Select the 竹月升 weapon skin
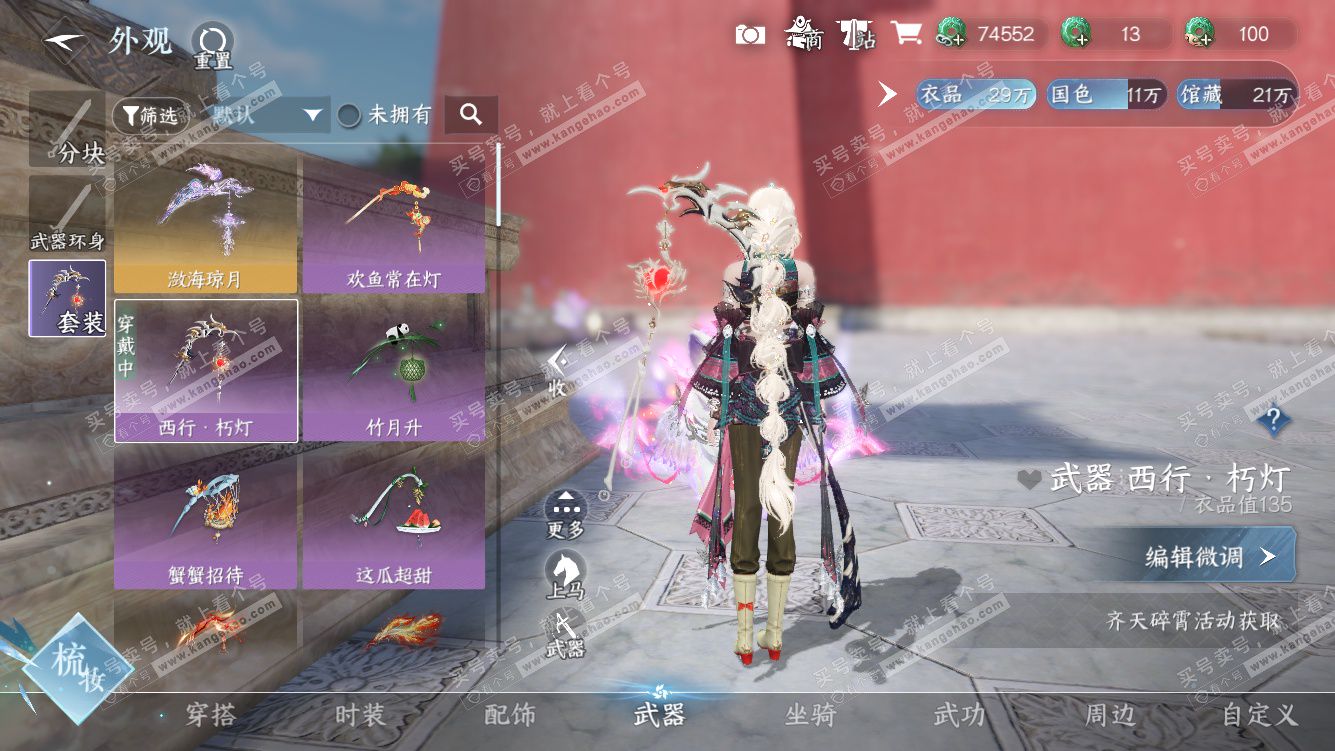This screenshot has height=751, width=1335. 394,372
